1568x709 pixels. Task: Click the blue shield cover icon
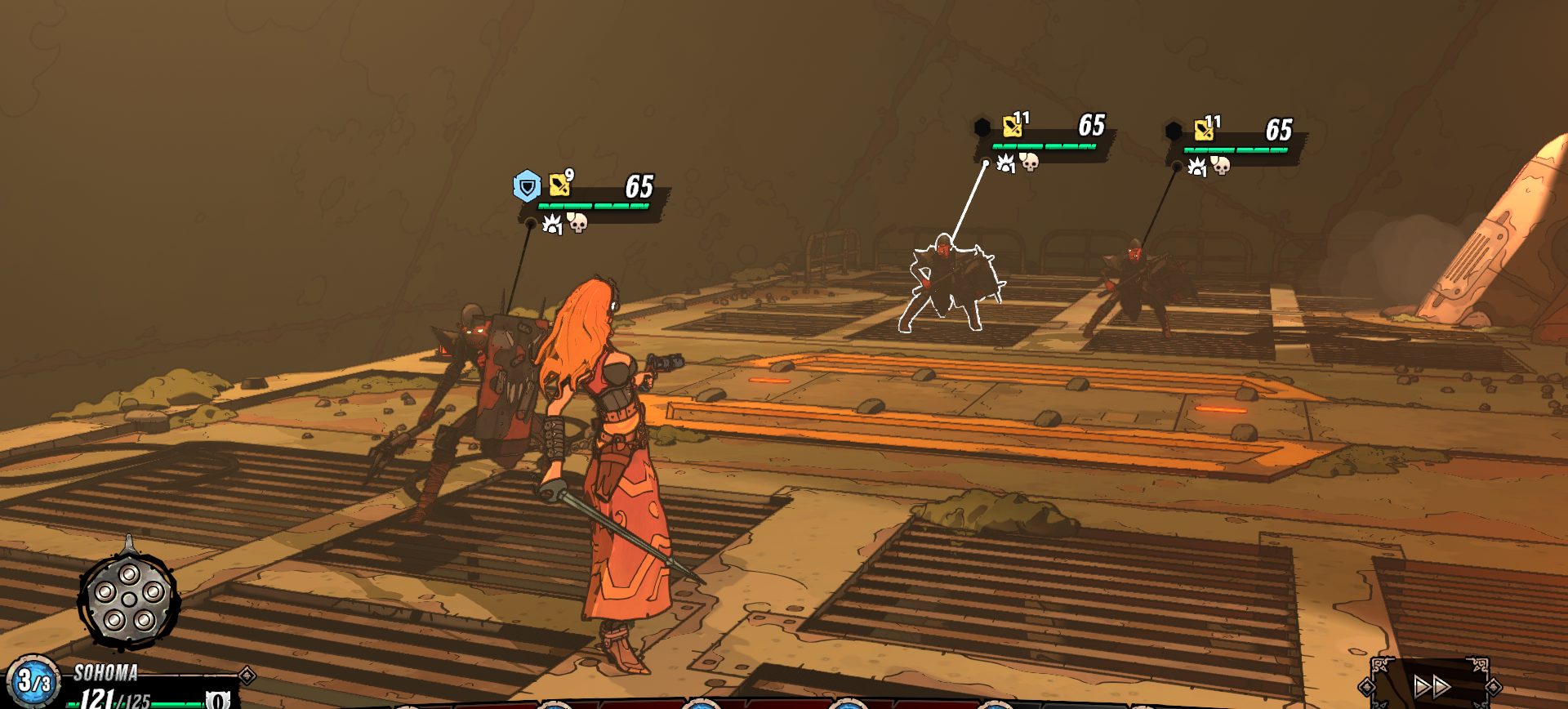click(527, 187)
